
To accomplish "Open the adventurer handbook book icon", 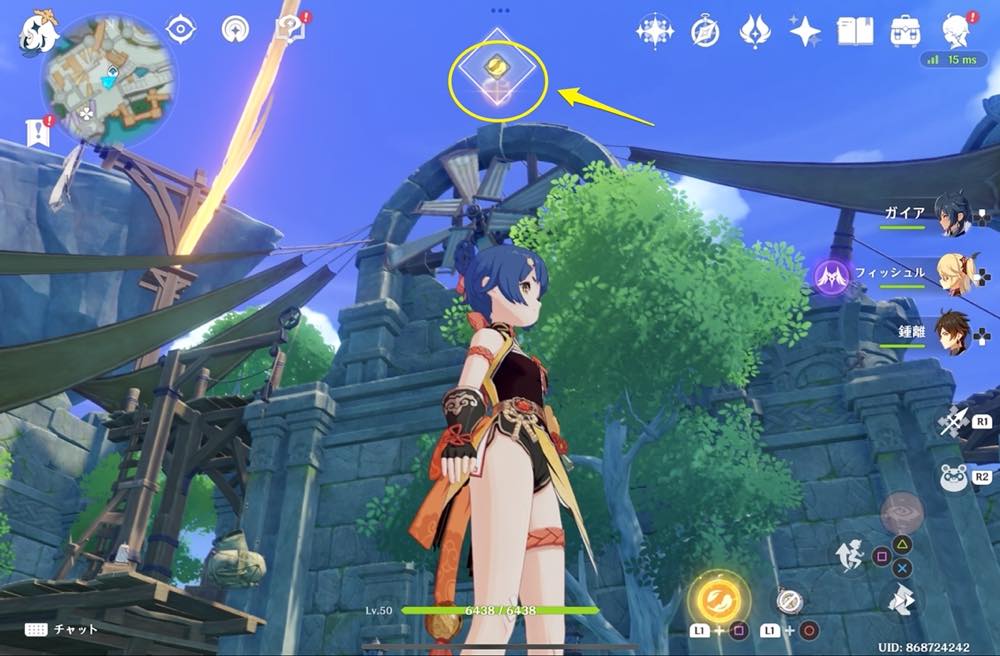I will coord(855,32).
